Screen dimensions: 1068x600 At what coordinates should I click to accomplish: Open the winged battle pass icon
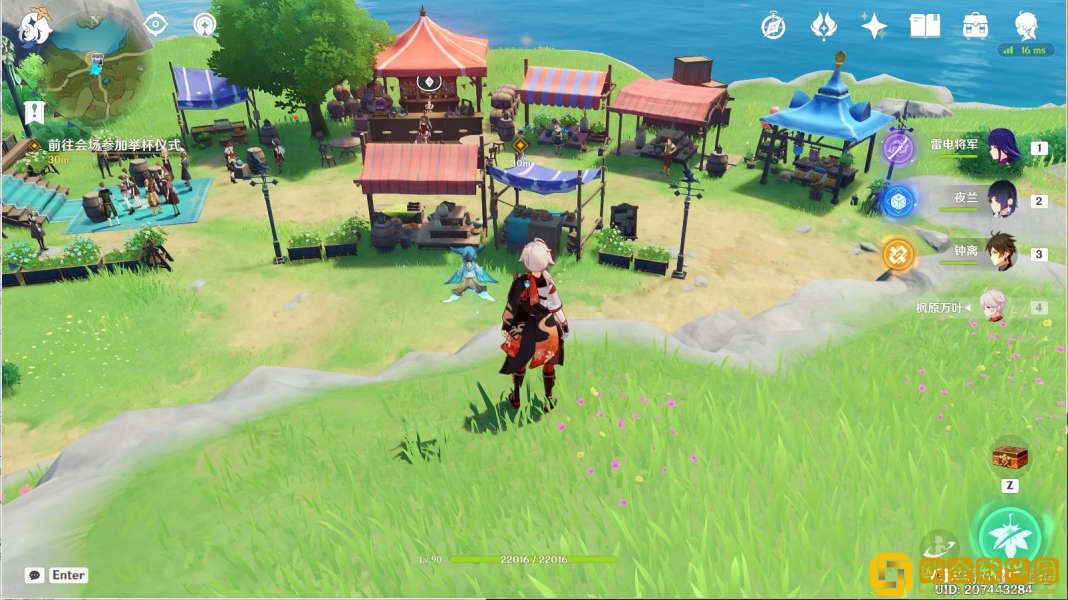(823, 26)
